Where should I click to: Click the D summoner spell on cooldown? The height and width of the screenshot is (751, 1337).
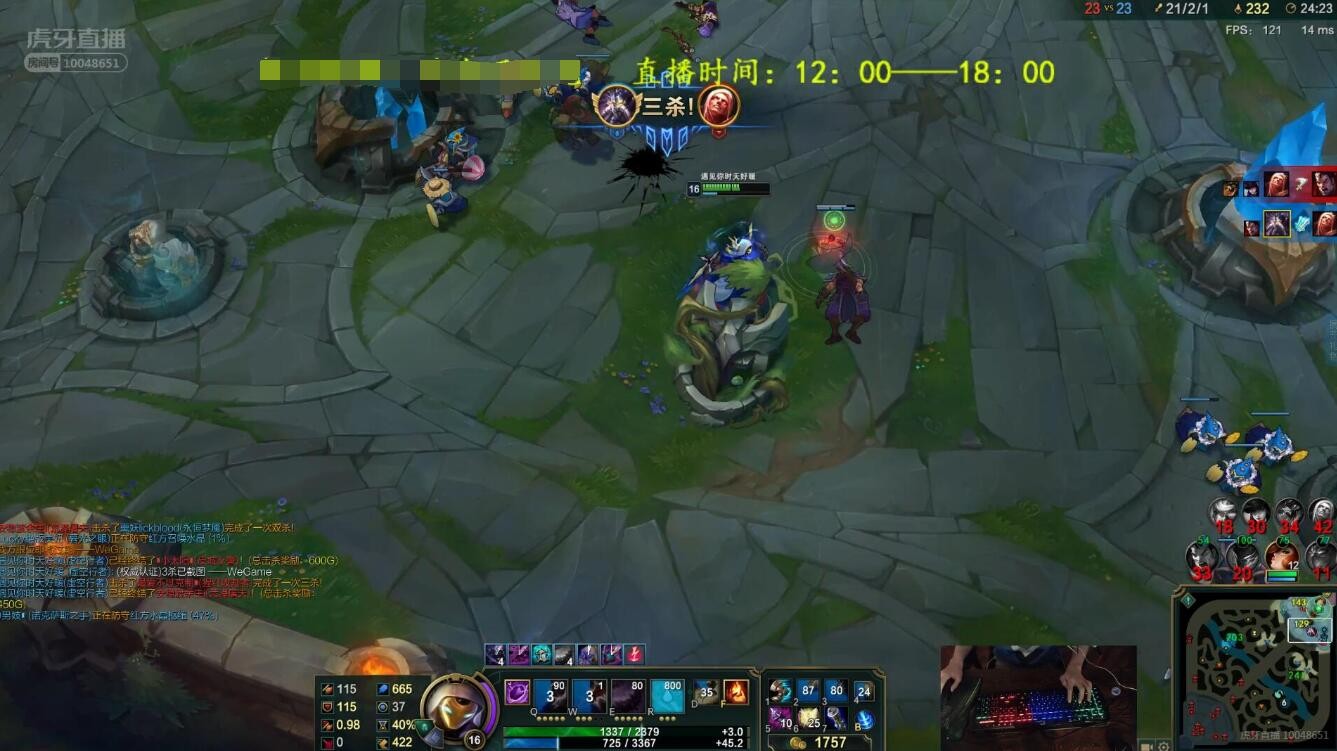707,691
